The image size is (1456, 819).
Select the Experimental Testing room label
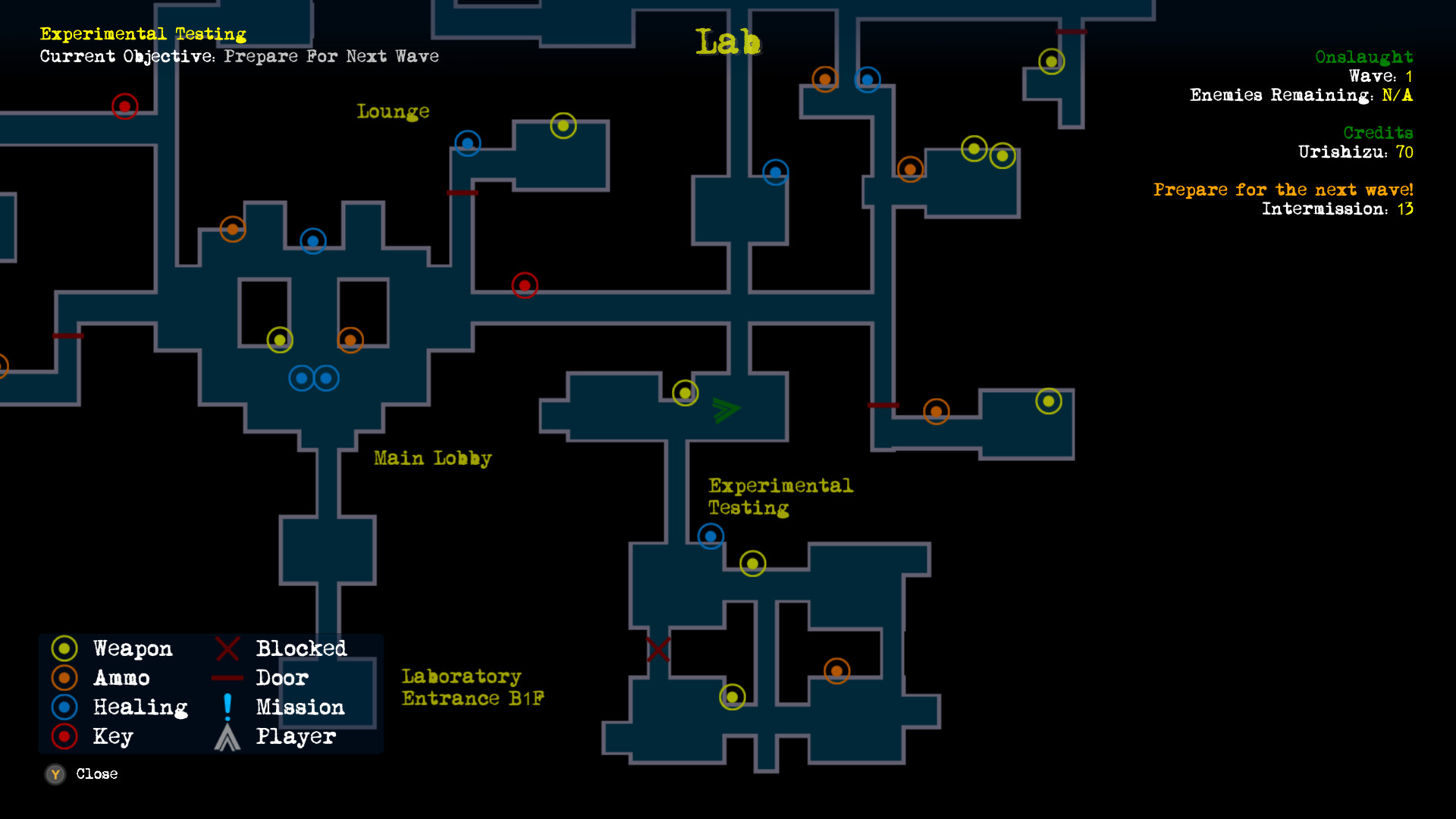(x=780, y=497)
